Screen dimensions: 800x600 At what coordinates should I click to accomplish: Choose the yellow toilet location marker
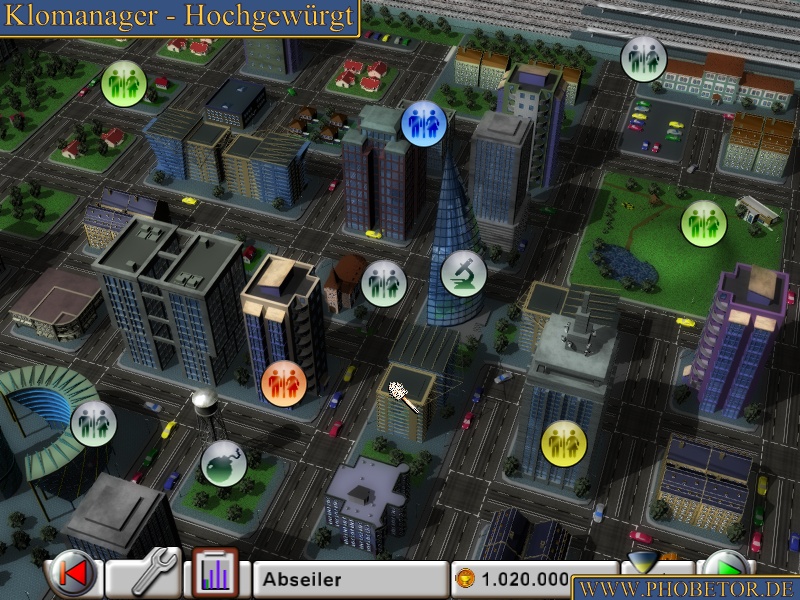(563, 441)
